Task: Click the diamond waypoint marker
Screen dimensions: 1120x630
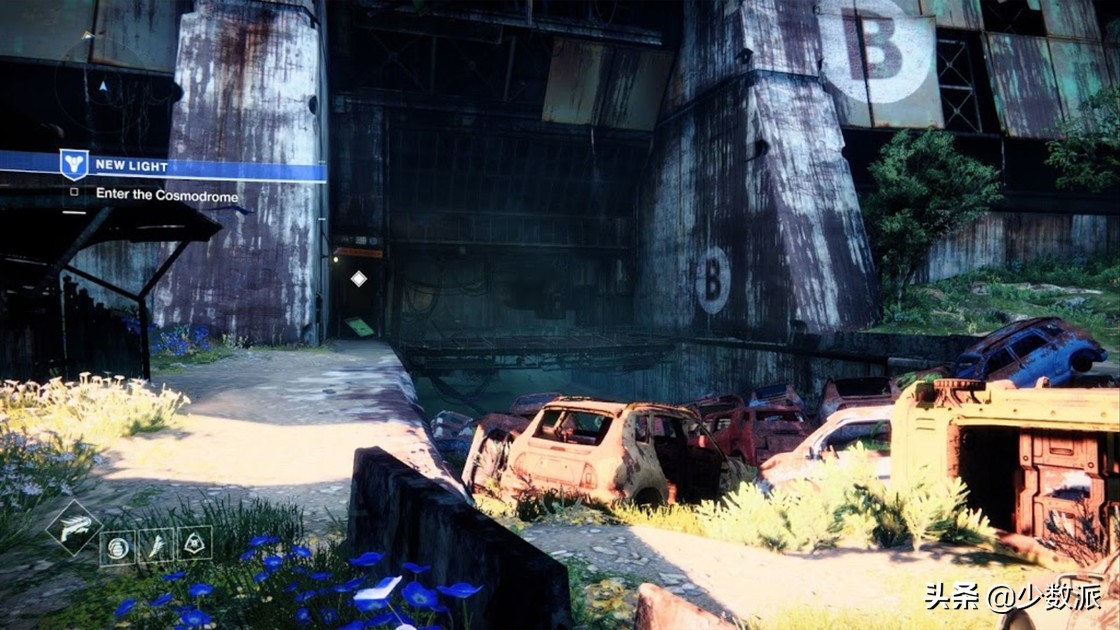Action: 358,278
